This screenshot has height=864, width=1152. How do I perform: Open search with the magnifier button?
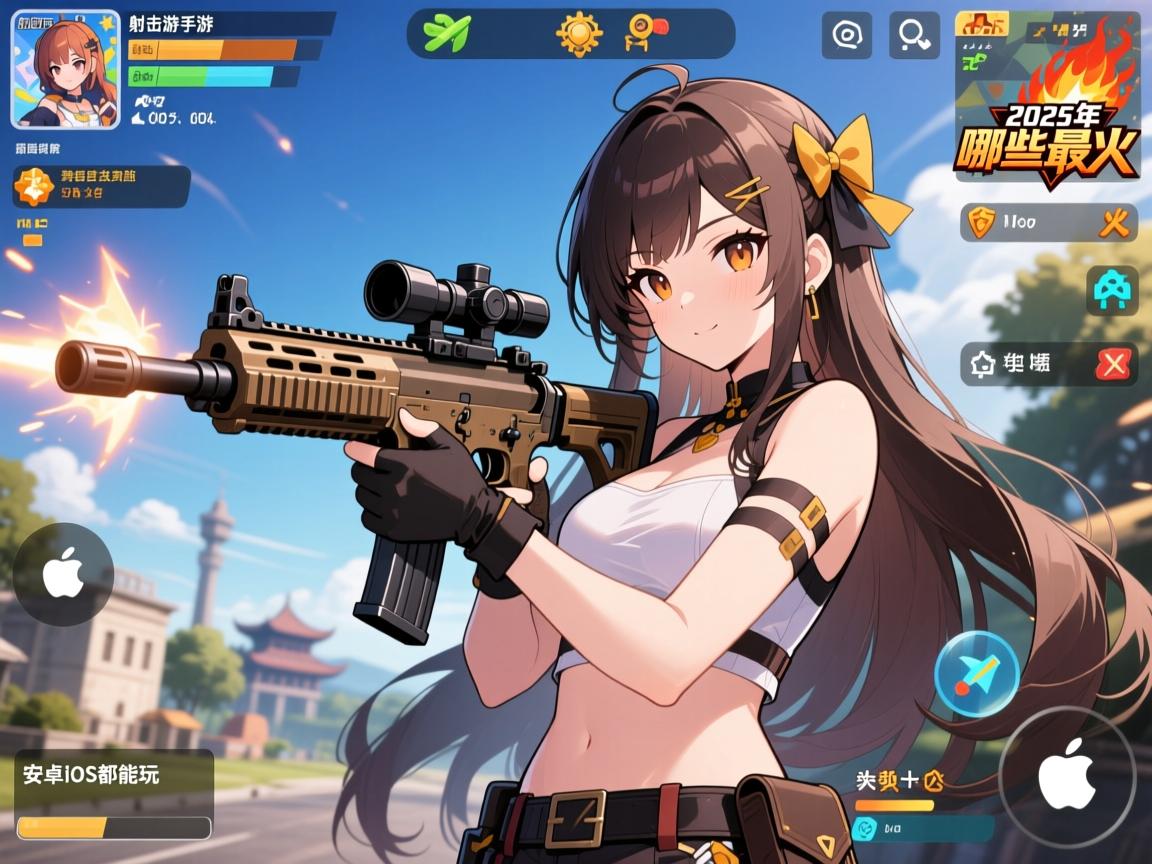[914, 36]
